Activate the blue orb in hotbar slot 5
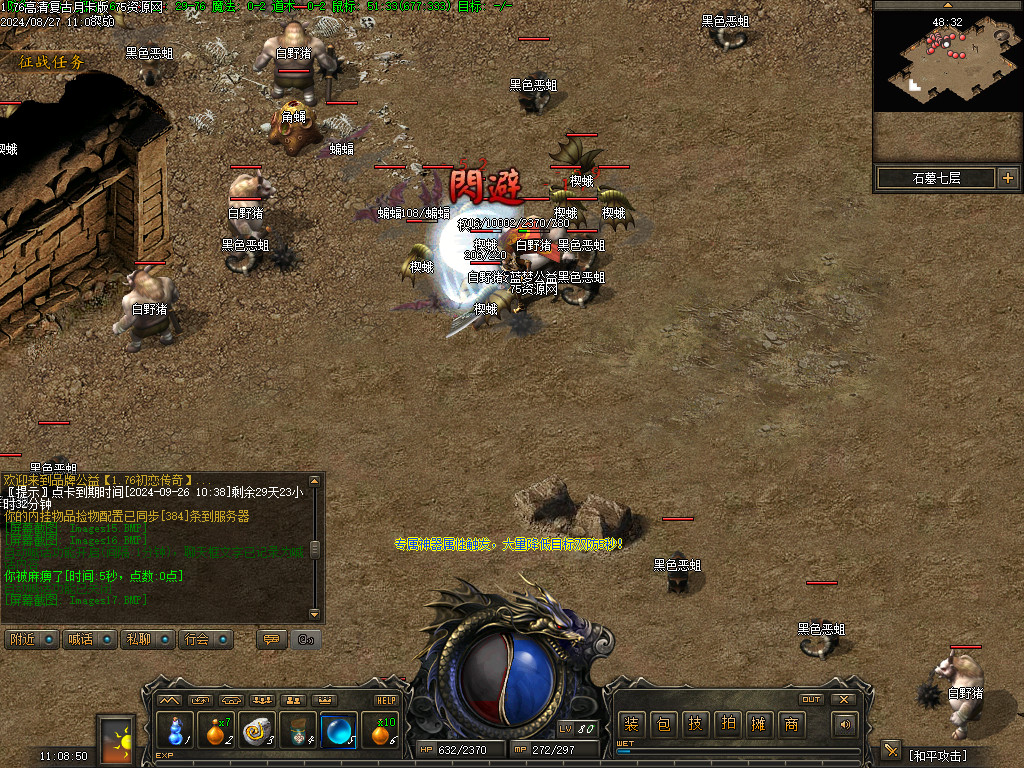 pyautogui.click(x=340, y=731)
